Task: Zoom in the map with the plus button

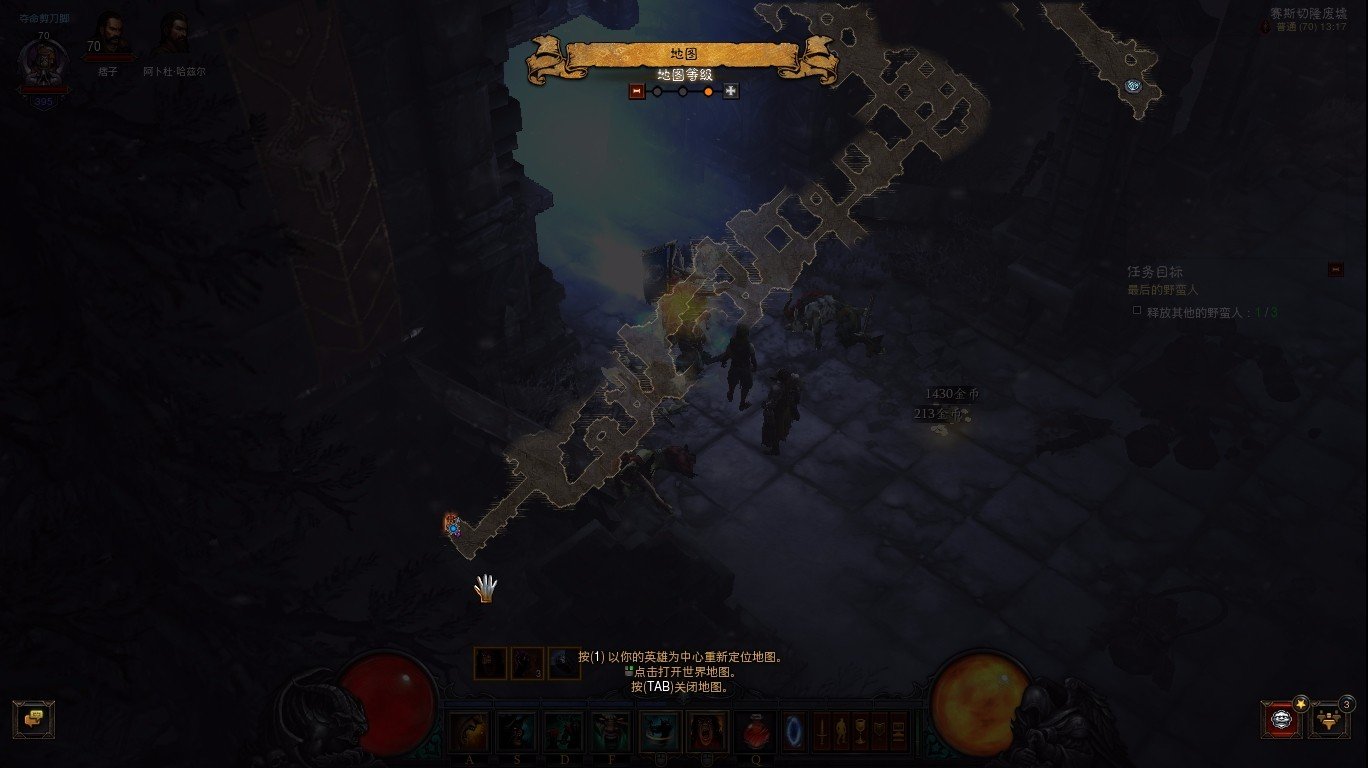Action: click(731, 91)
